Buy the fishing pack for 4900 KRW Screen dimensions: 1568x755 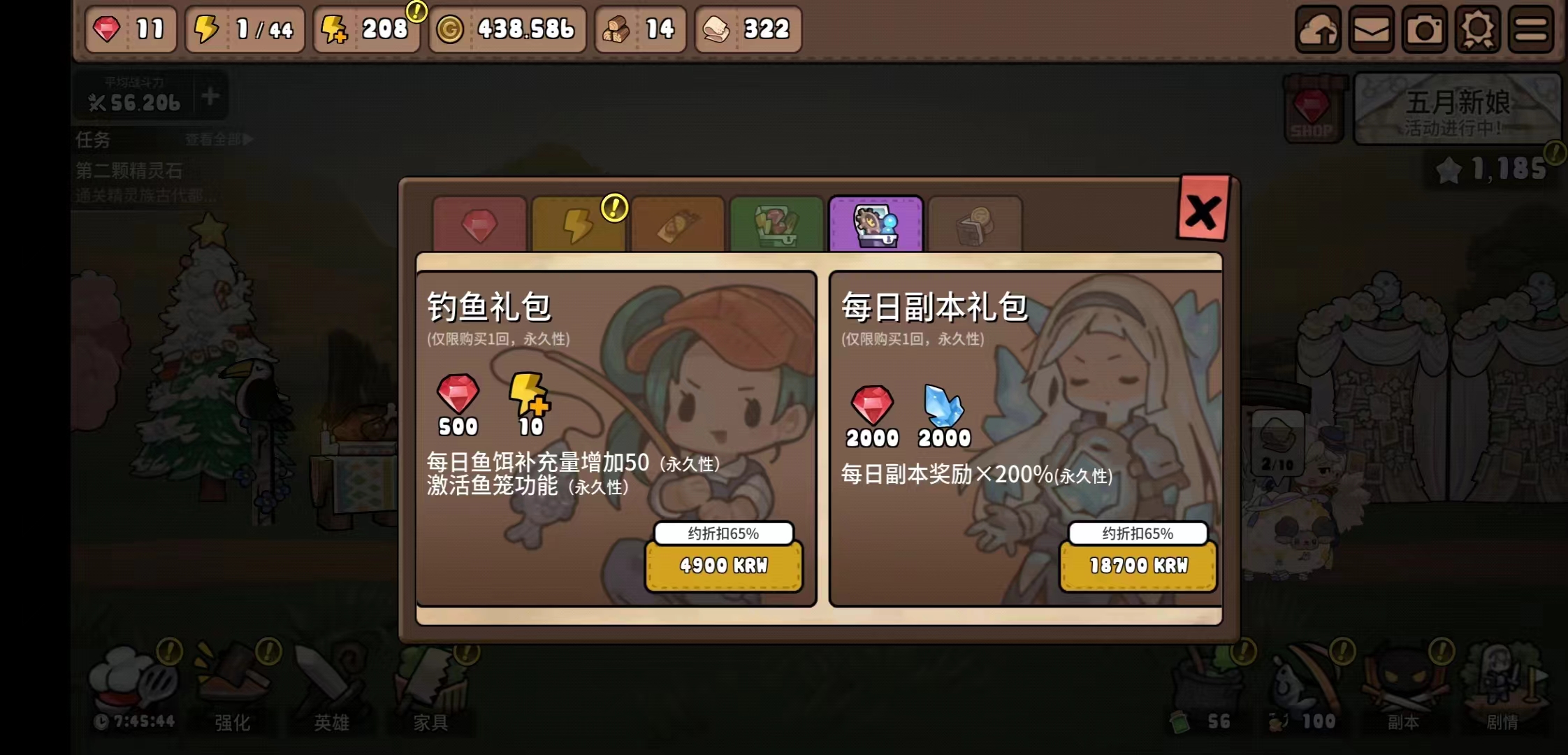coord(723,566)
